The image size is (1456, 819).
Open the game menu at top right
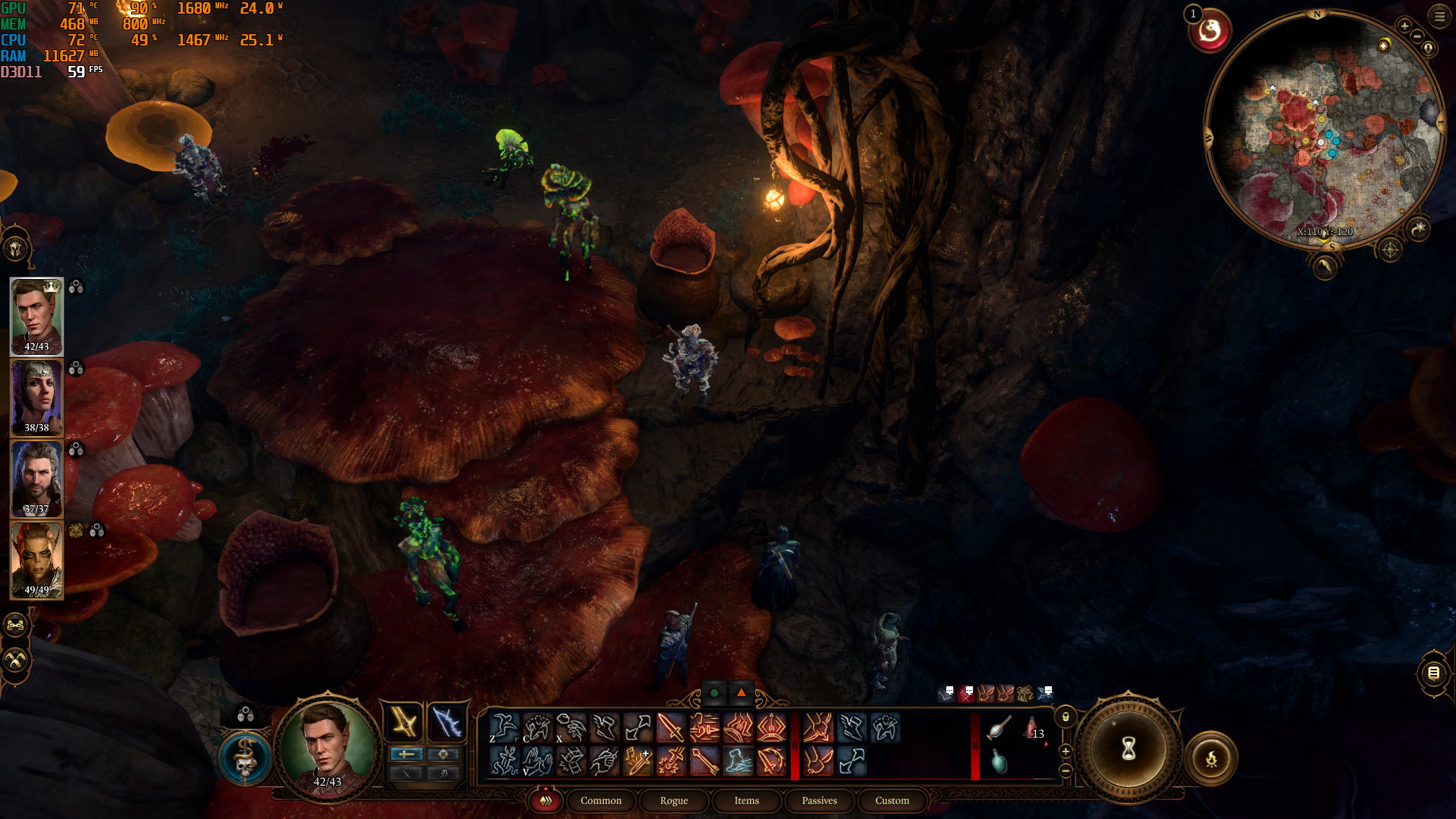click(x=1439, y=16)
